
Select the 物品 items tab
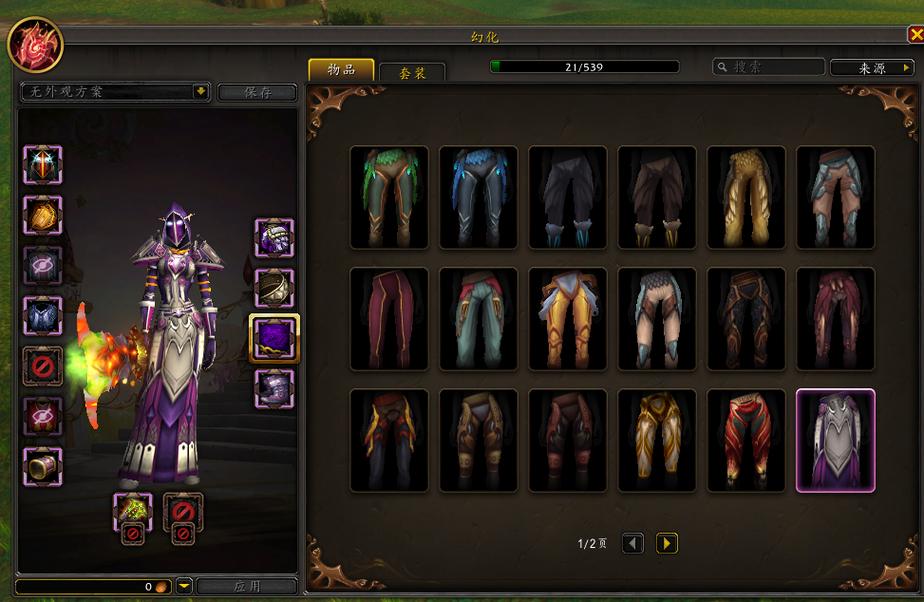pyautogui.click(x=341, y=69)
